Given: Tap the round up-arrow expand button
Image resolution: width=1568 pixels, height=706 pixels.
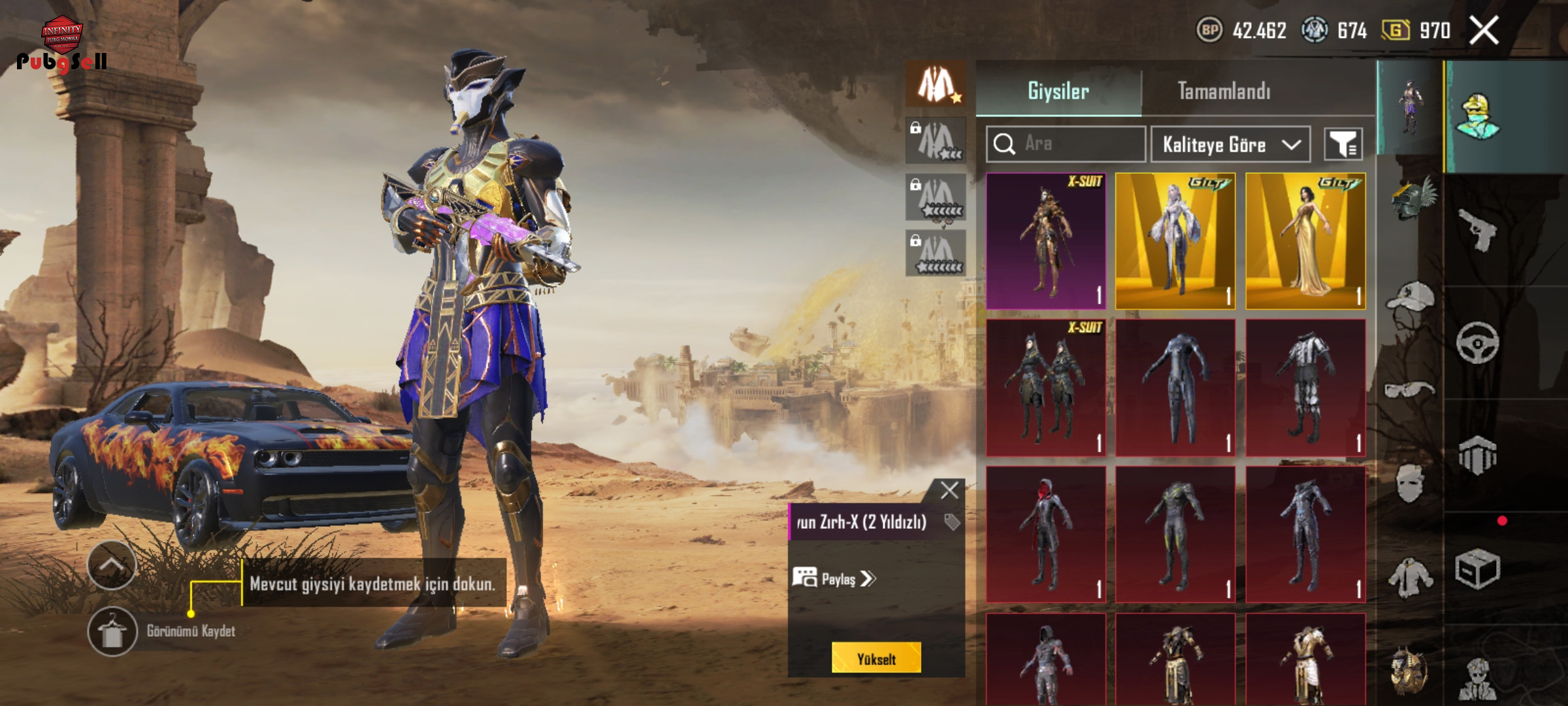Looking at the screenshot, I should pos(112,565).
